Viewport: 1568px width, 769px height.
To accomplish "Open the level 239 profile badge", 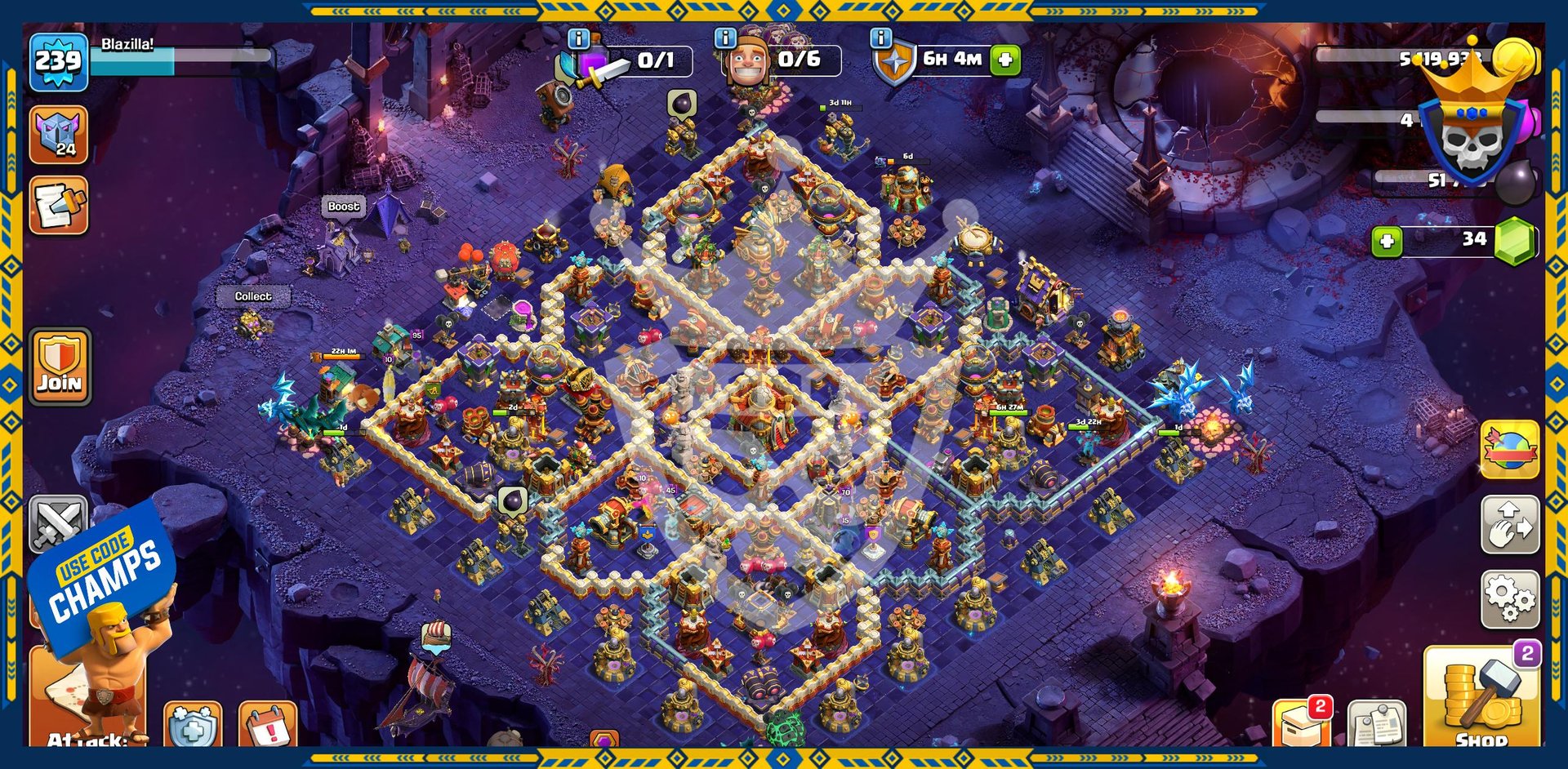I will [58, 60].
